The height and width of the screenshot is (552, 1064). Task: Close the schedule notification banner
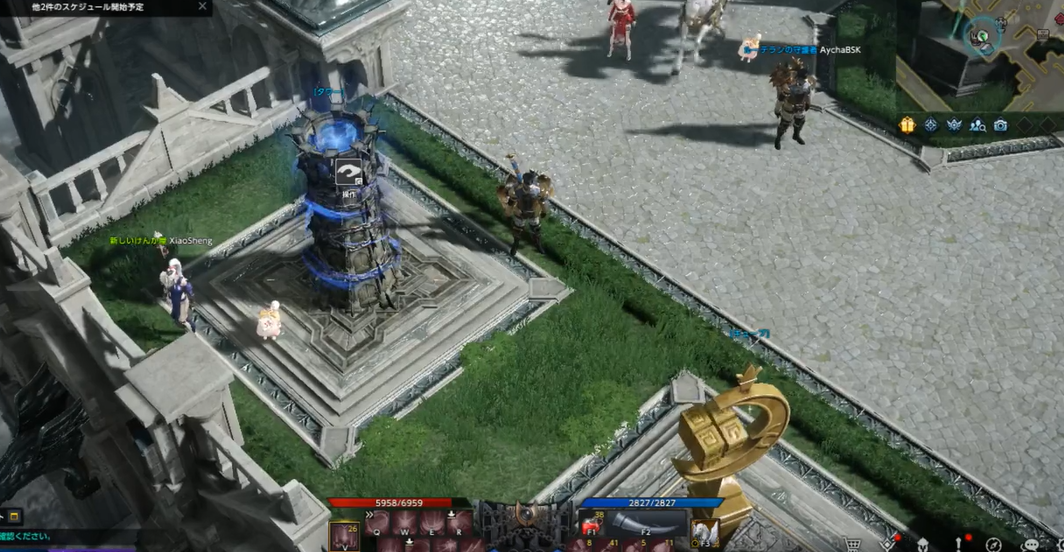(202, 6)
